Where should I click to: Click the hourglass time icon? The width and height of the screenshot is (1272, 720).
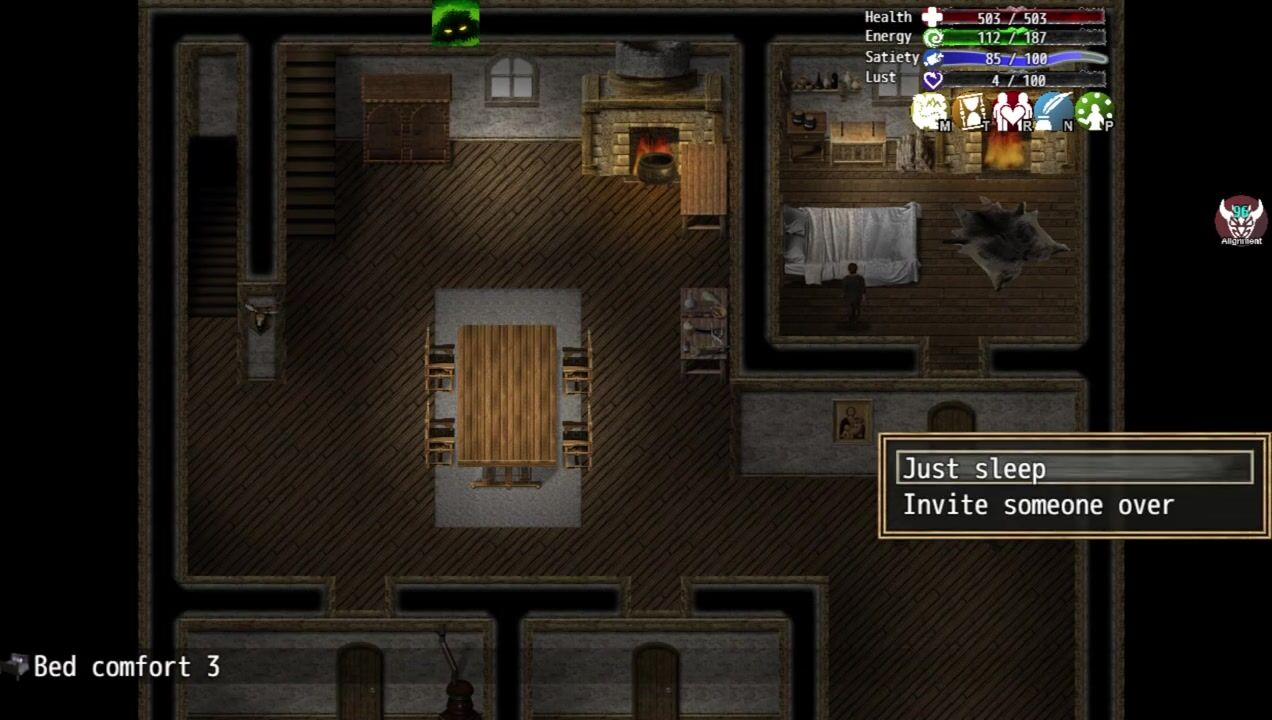click(971, 112)
